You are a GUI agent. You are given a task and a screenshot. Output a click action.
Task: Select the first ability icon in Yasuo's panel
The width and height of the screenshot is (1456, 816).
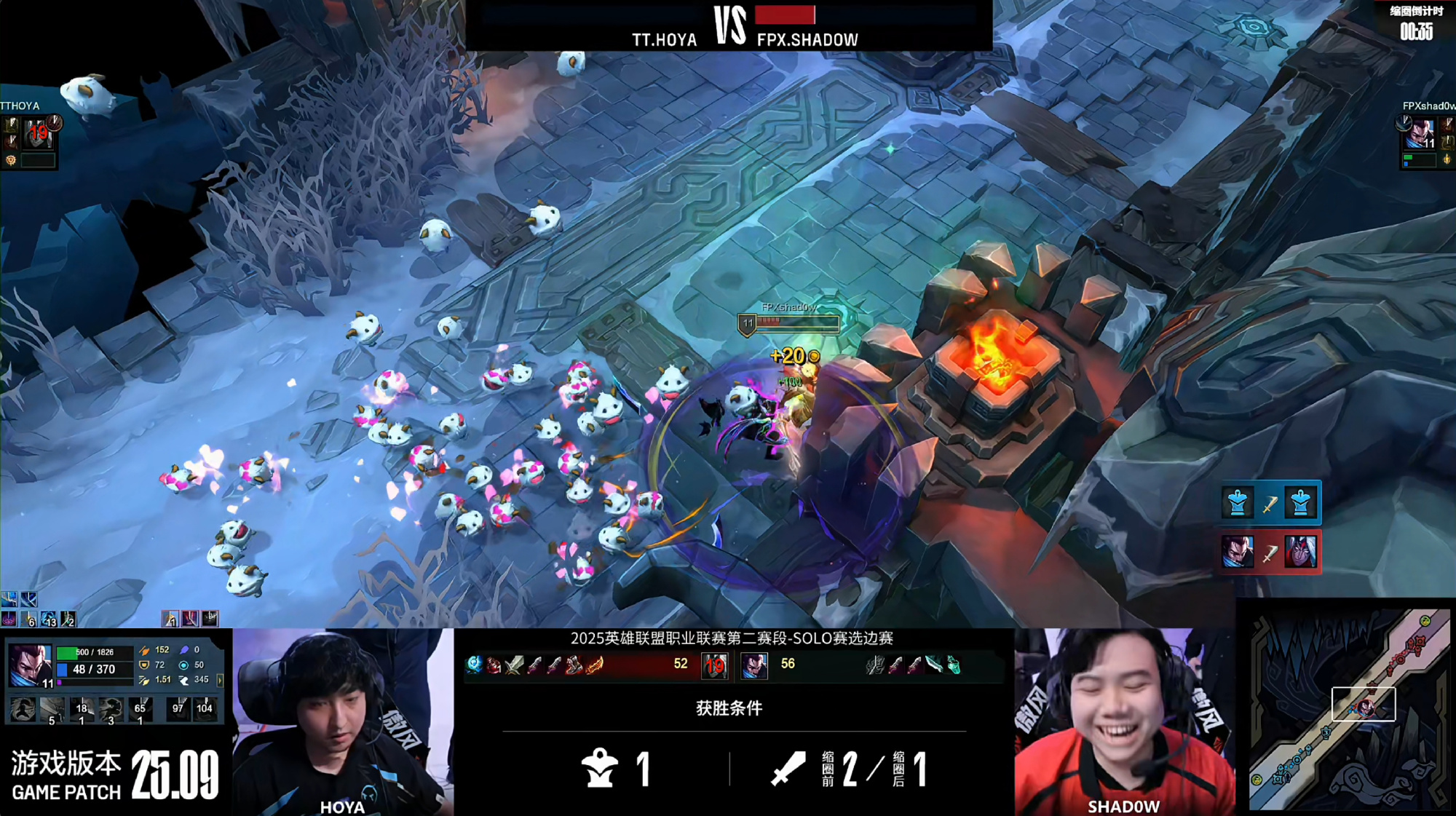[x=23, y=710]
